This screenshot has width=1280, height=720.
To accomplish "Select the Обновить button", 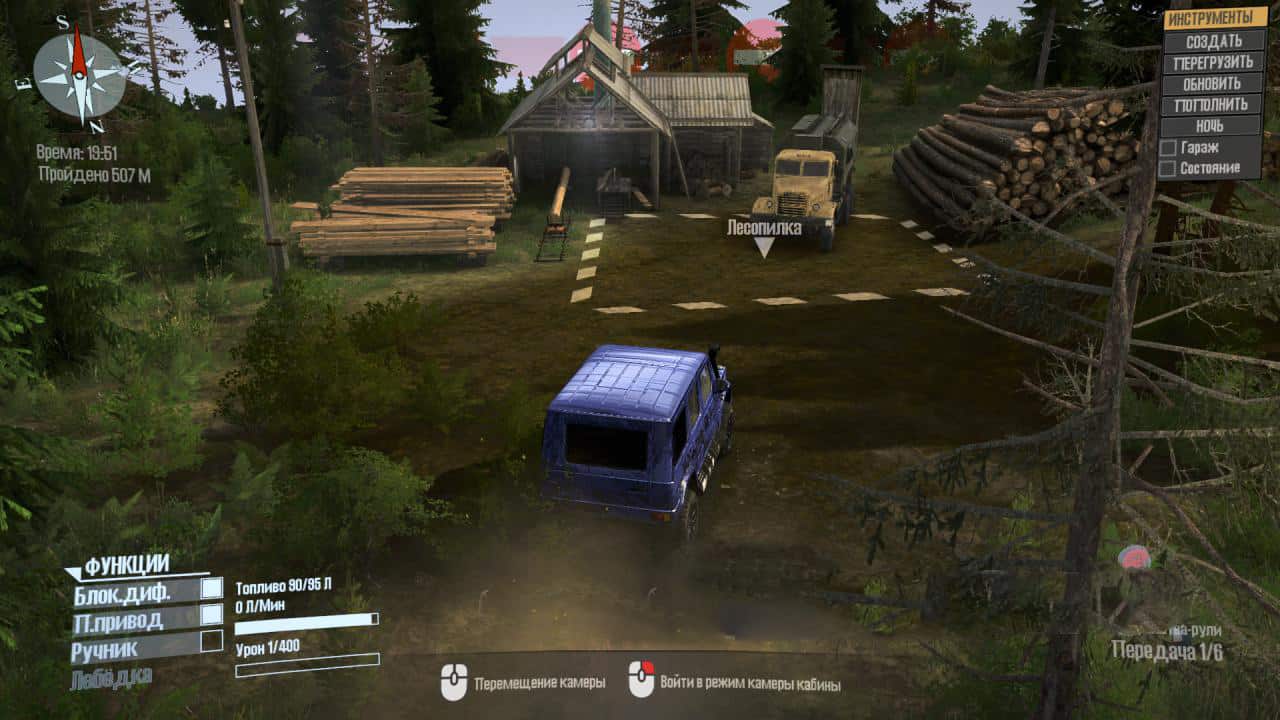I will coord(1212,83).
